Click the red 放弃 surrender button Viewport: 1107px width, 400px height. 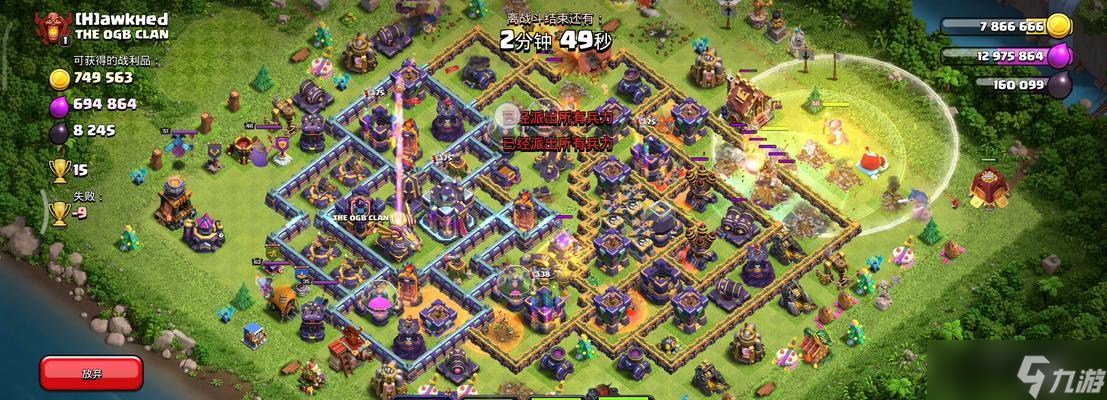click(x=91, y=372)
